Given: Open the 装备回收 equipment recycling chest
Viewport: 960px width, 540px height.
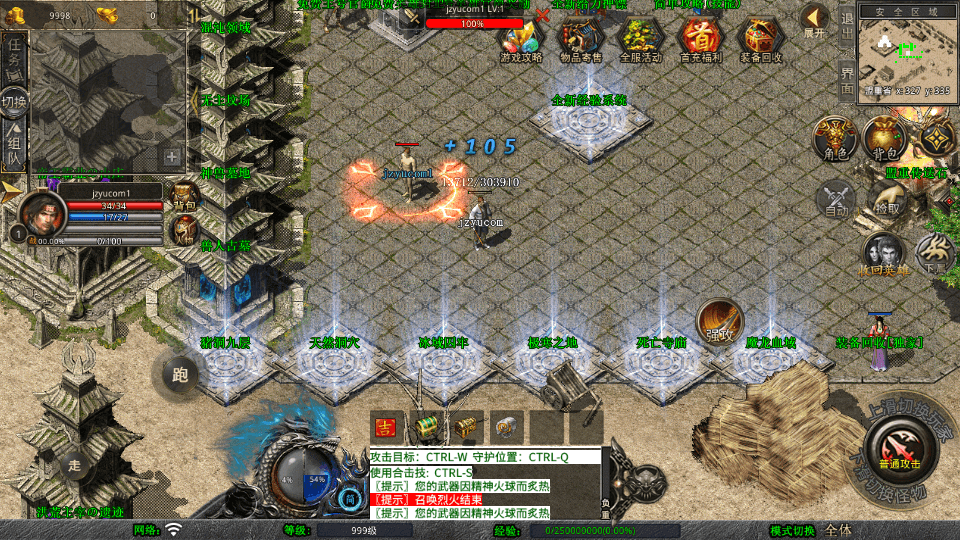Looking at the screenshot, I should point(761,37).
